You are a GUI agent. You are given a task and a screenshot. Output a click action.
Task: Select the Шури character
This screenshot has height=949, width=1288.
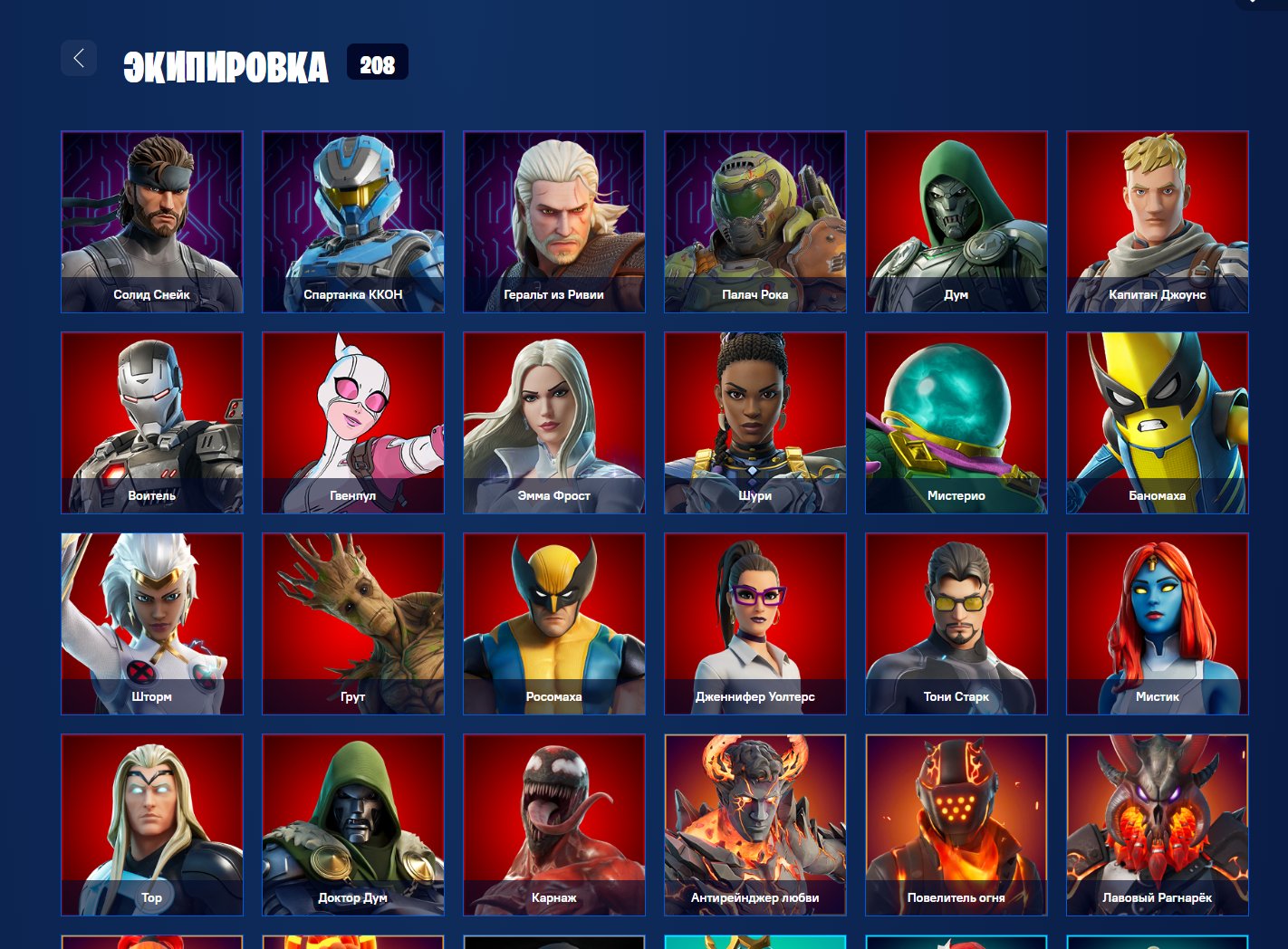tap(755, 423)
